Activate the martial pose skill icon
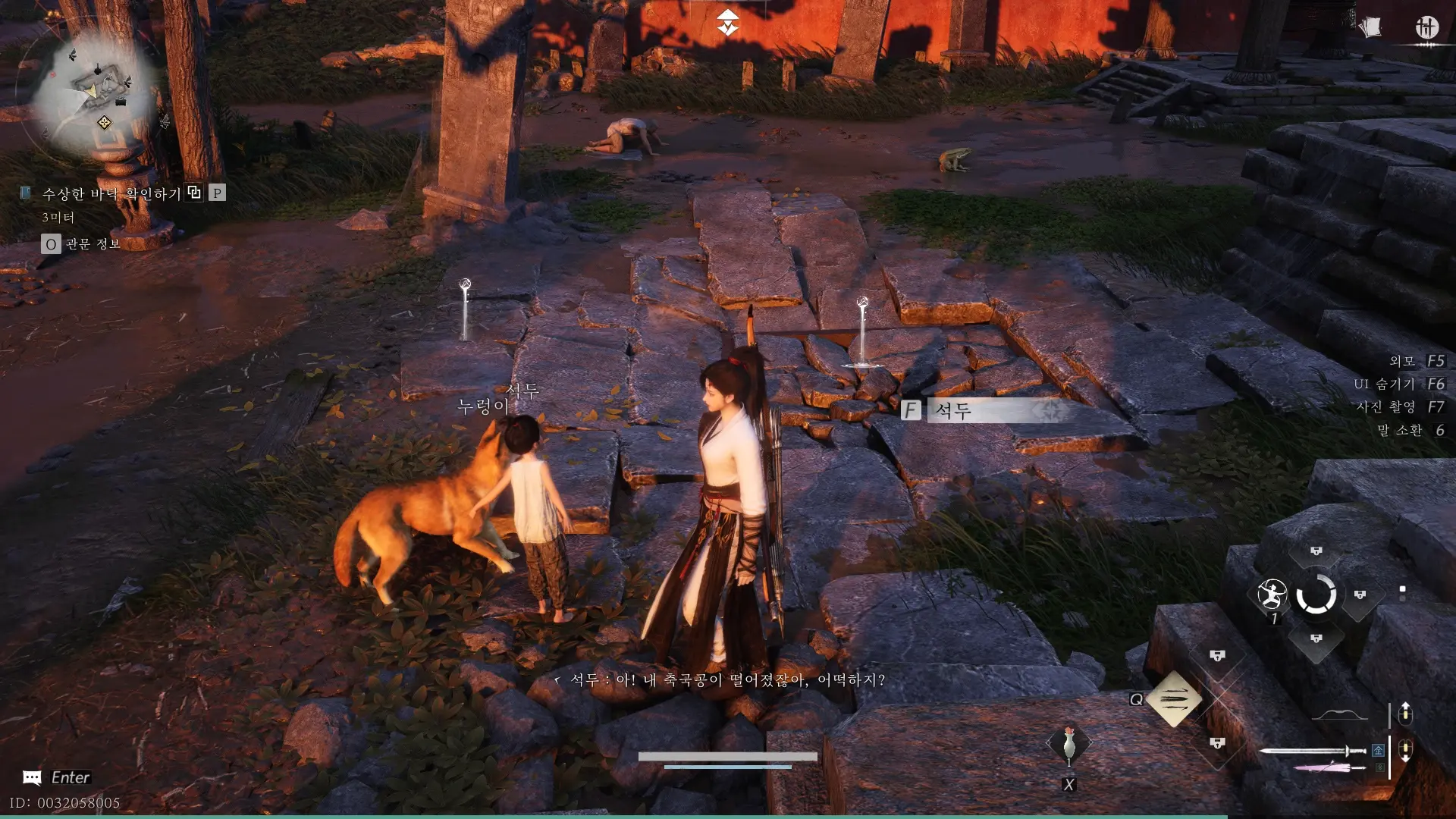 pos(1272,595)
